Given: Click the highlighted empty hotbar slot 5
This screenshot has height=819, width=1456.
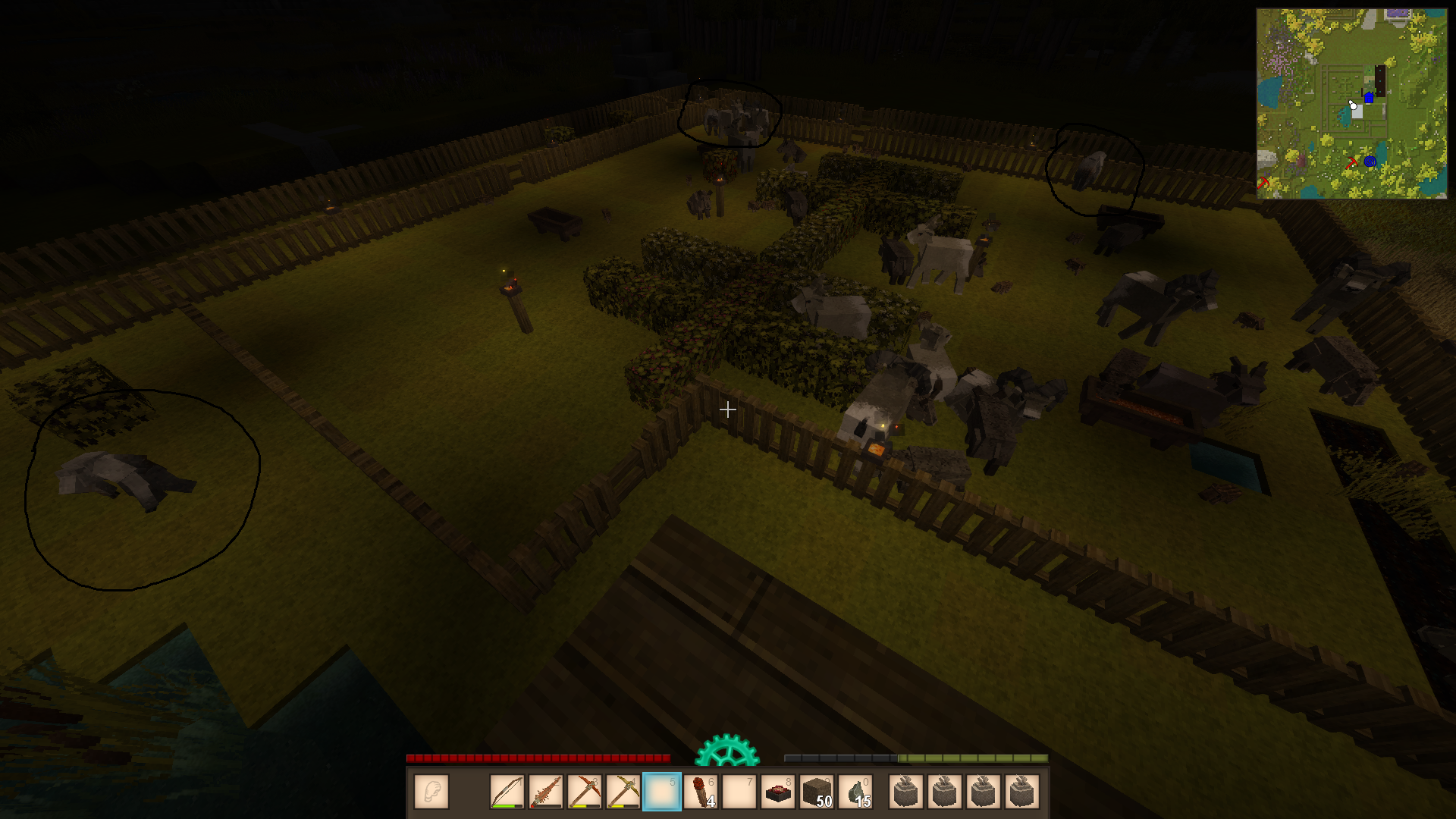Looking at the screenshot, I should 662,792.
